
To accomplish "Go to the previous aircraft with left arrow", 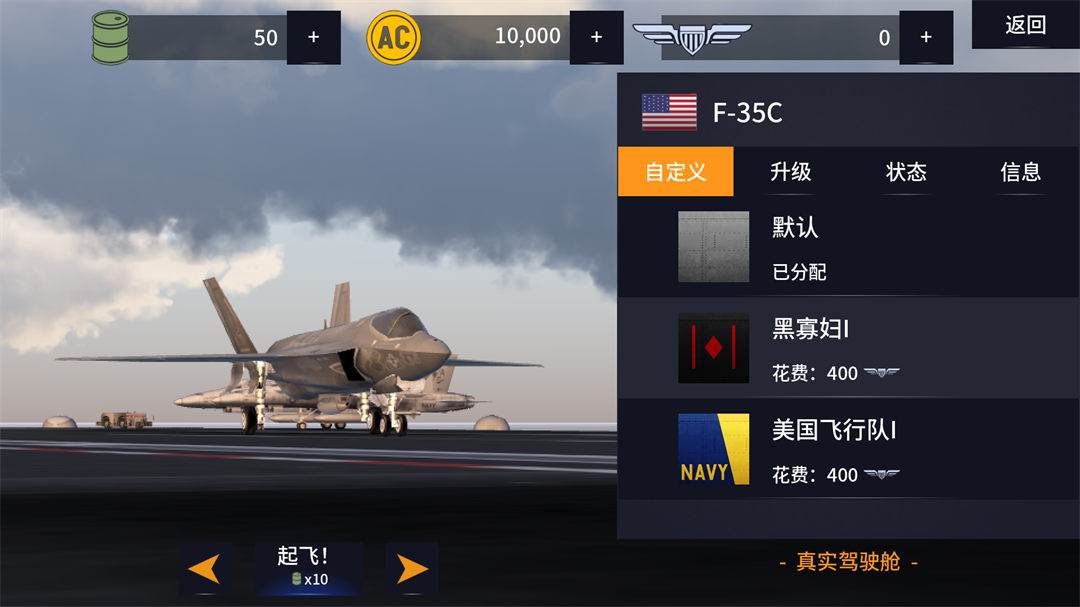I will 205,568.
